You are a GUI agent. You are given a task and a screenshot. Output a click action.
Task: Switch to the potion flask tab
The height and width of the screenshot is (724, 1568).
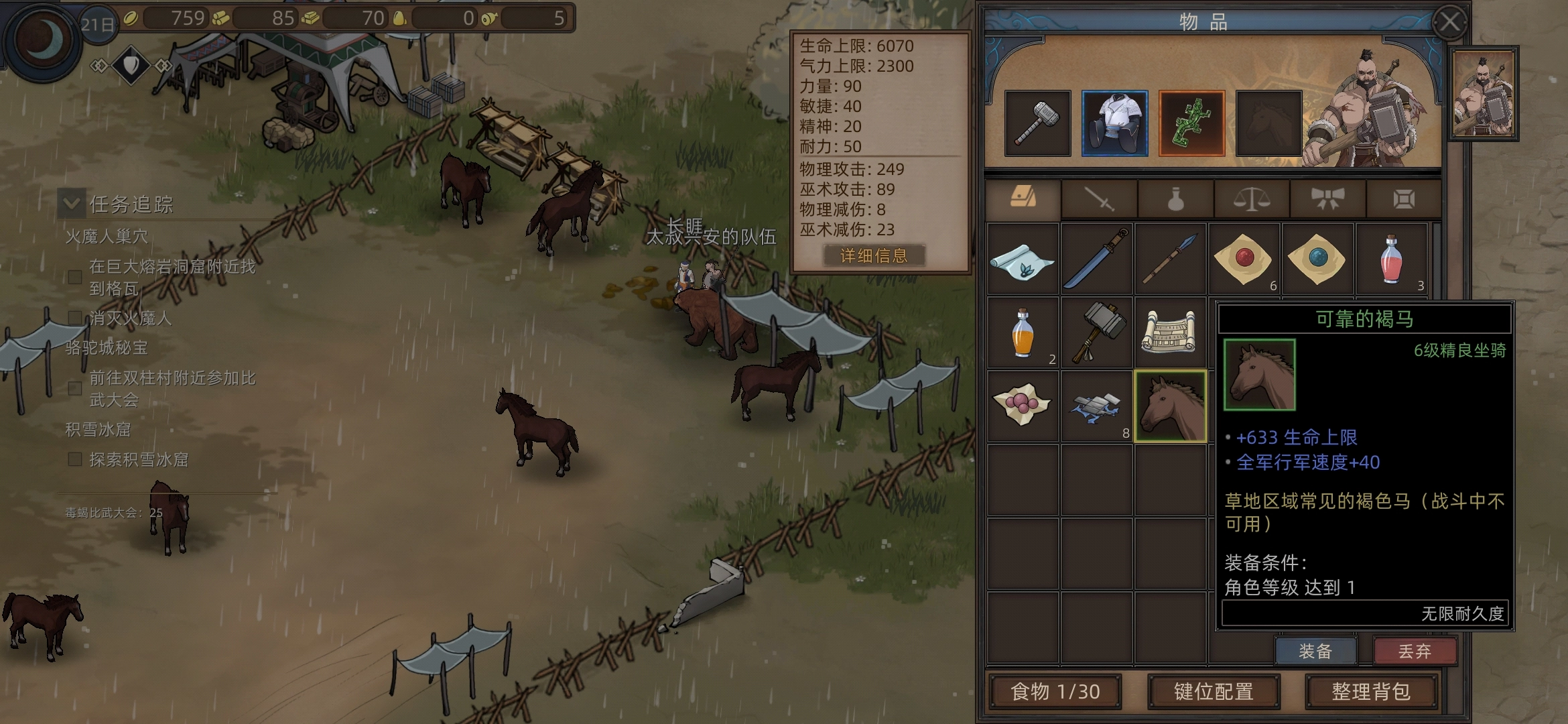pyautogui.click(x=1175, y=199)
